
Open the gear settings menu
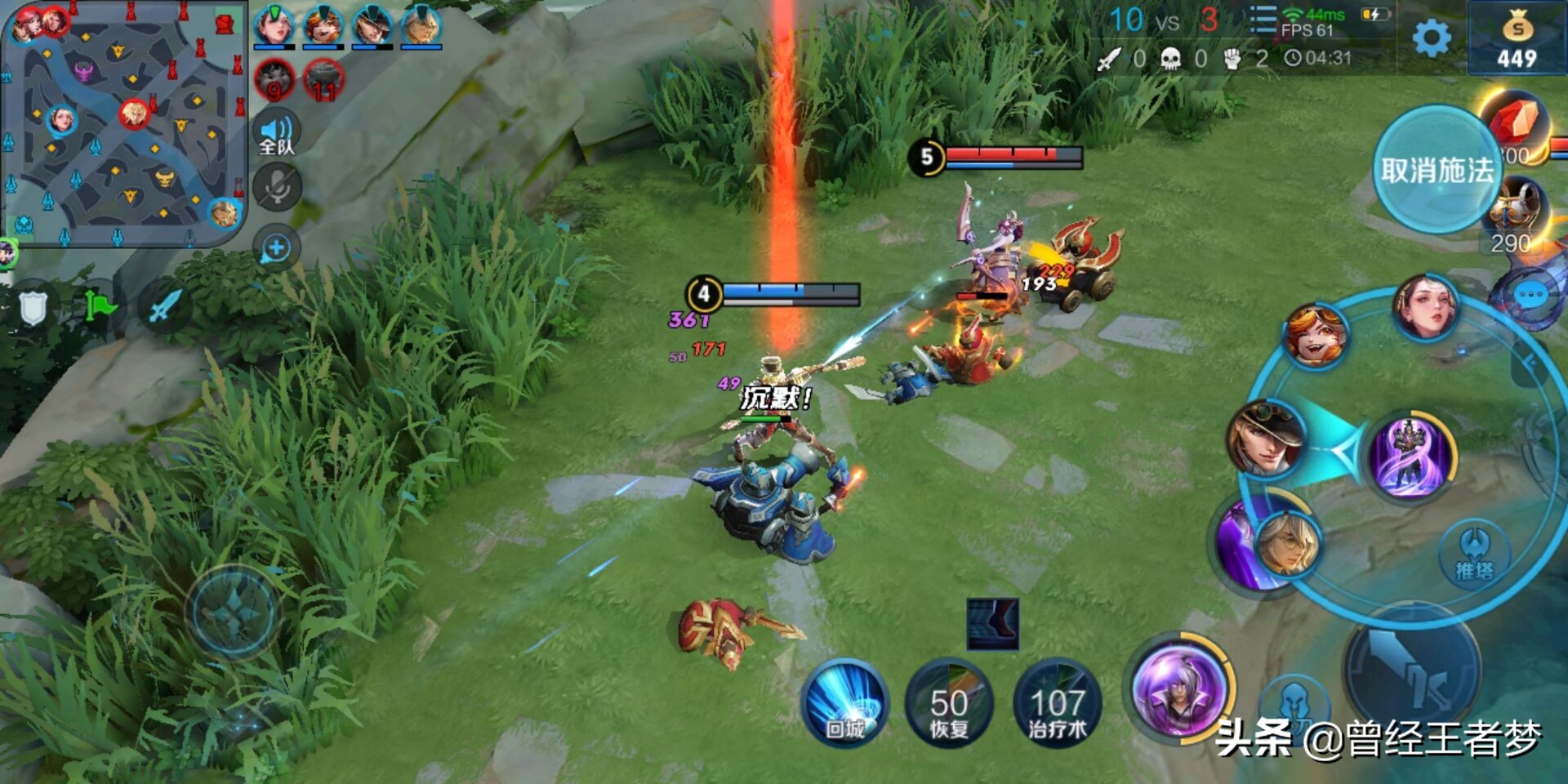1431,38
